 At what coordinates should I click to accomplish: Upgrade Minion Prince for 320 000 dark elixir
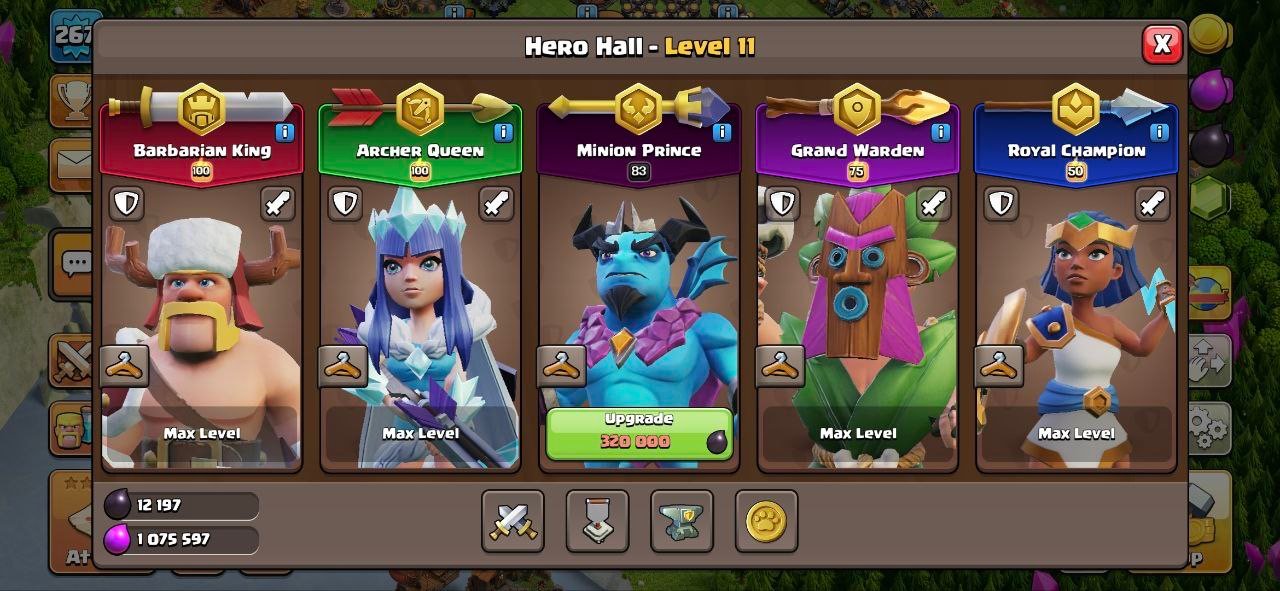[x=638, y=432]
